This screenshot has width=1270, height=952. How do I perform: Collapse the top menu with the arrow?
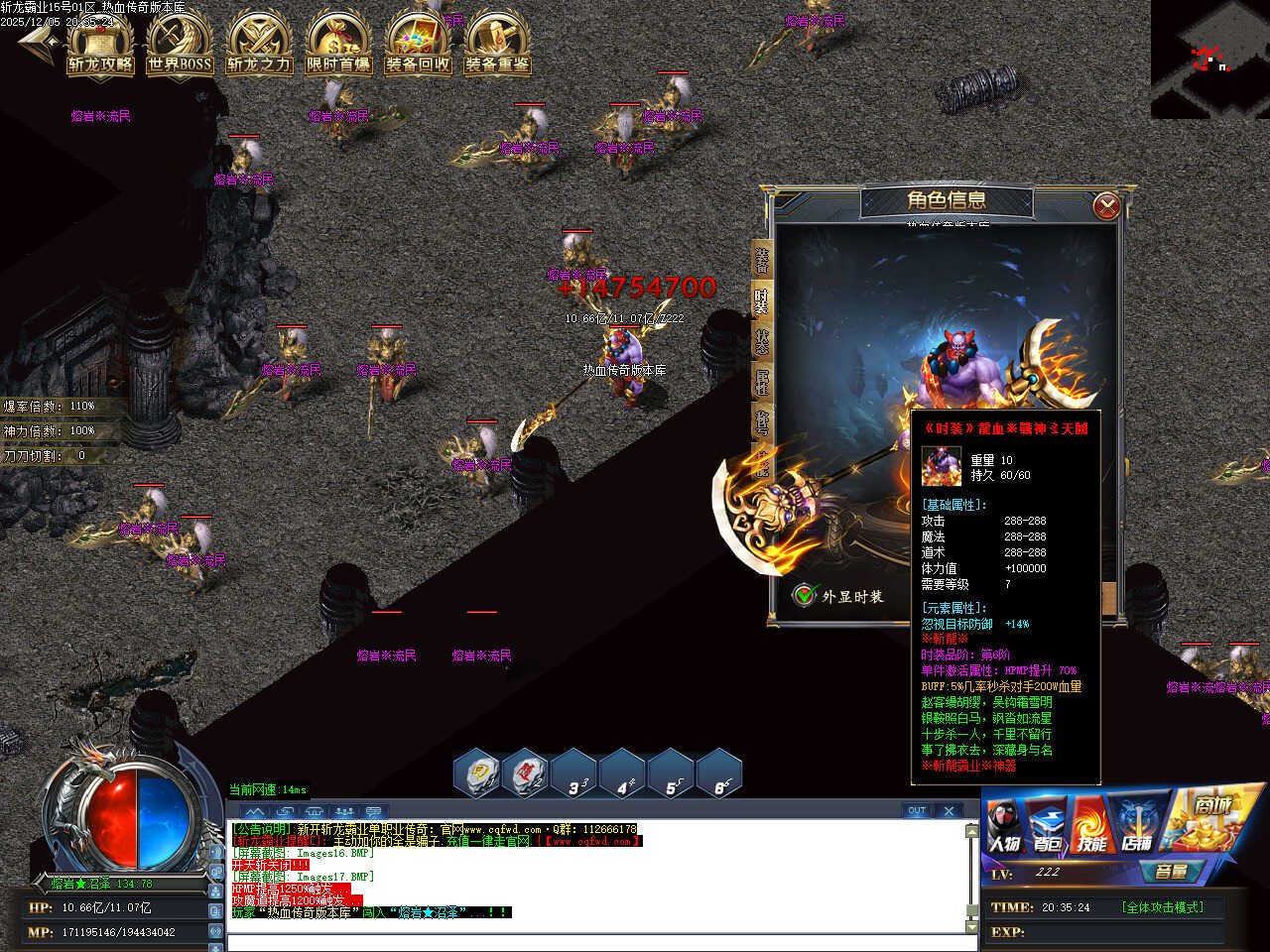tap(38, 42)
